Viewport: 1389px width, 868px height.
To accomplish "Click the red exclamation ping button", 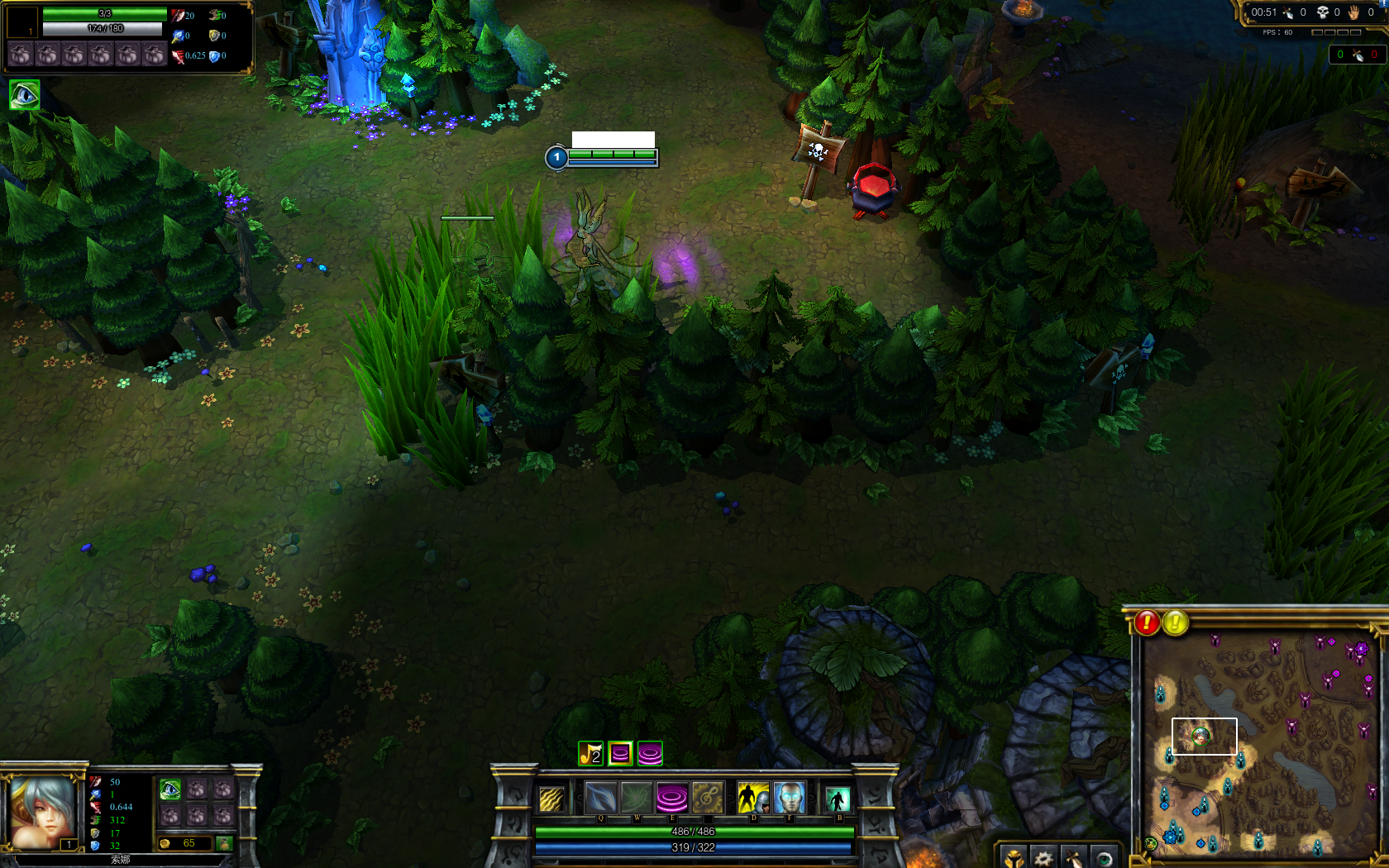I will [x=1147, y=622].
